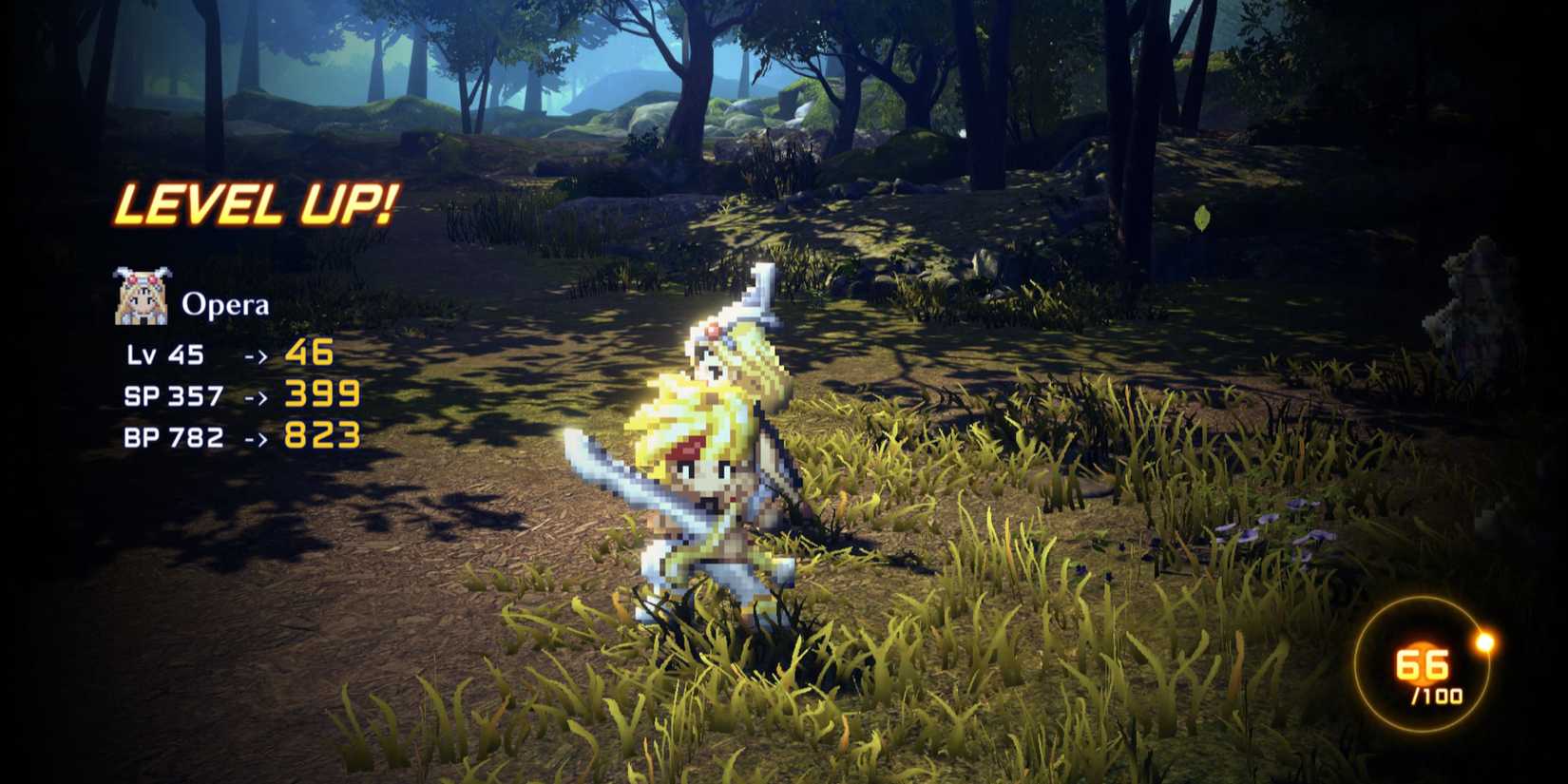Click the SP value 399 in yellow
The image size is (1568, 784).
321,395
